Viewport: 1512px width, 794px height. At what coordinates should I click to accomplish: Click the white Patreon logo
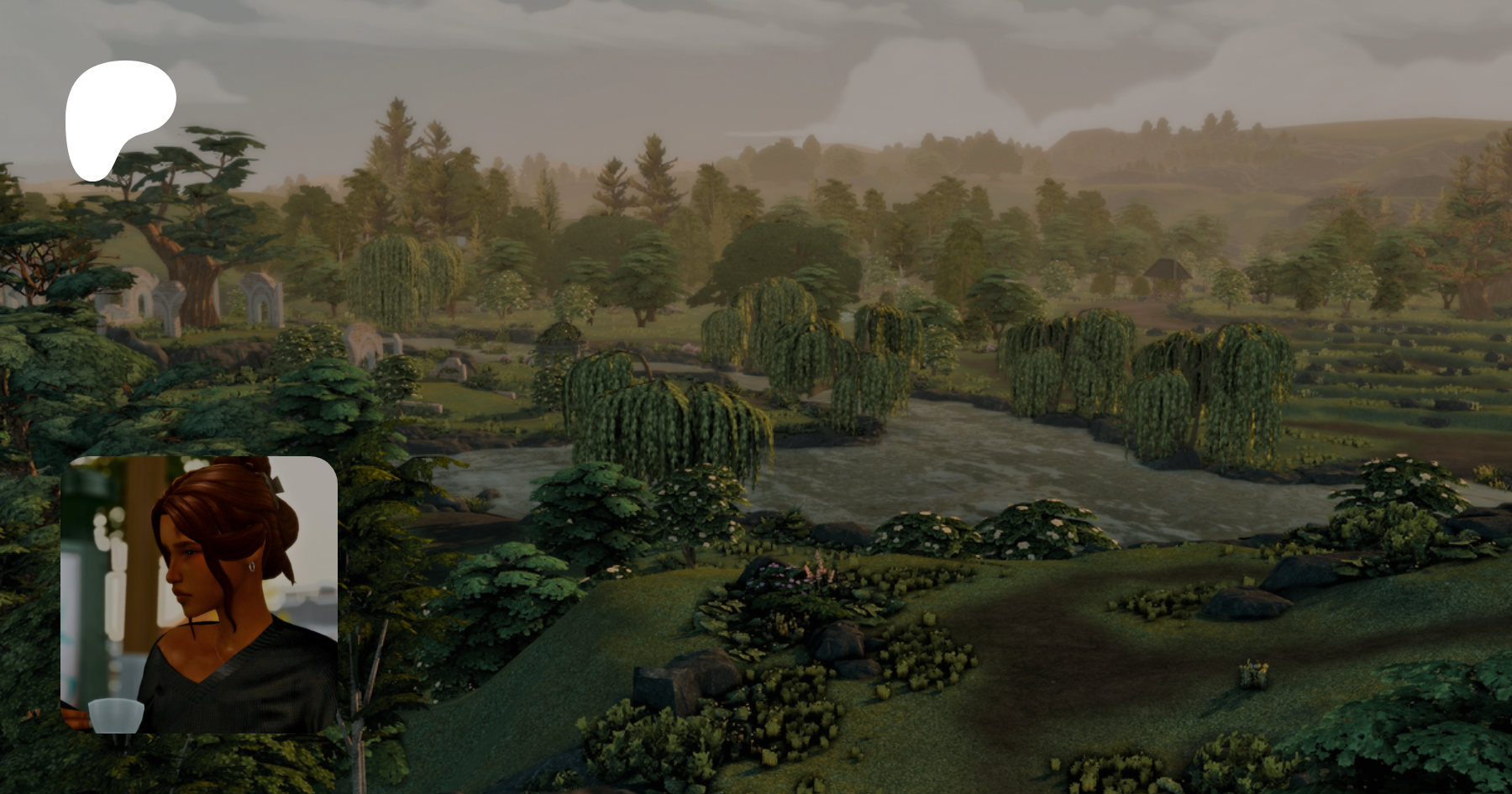click(118, 118)
